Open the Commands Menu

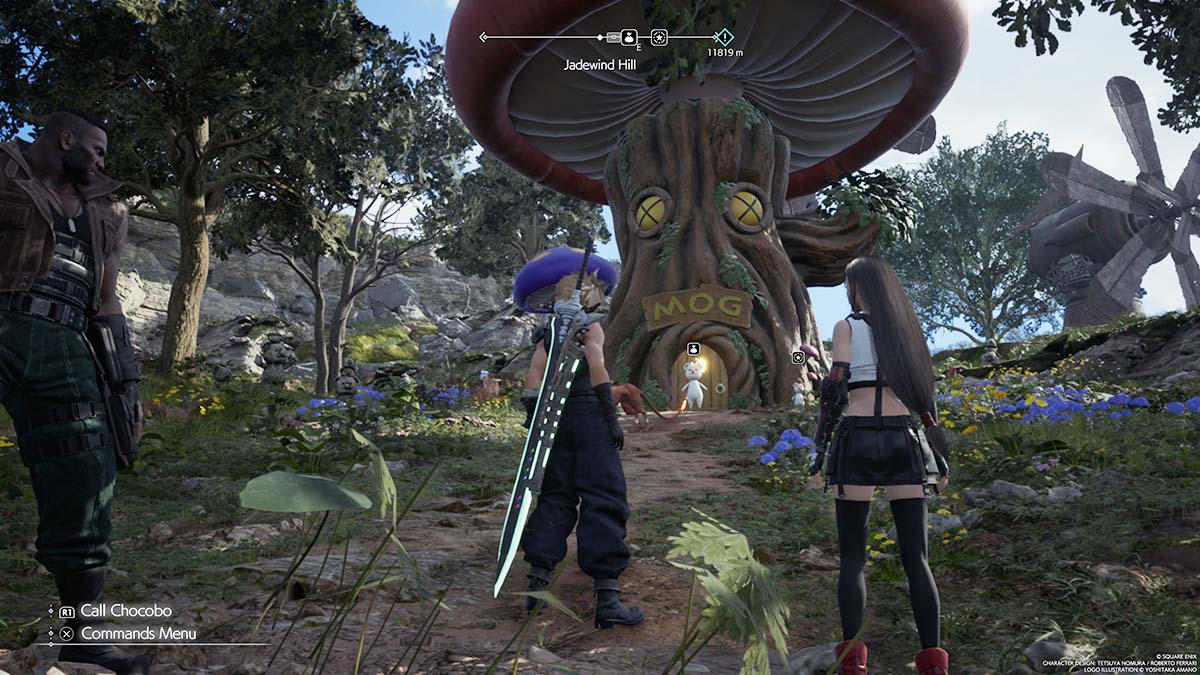coord(138,633)
